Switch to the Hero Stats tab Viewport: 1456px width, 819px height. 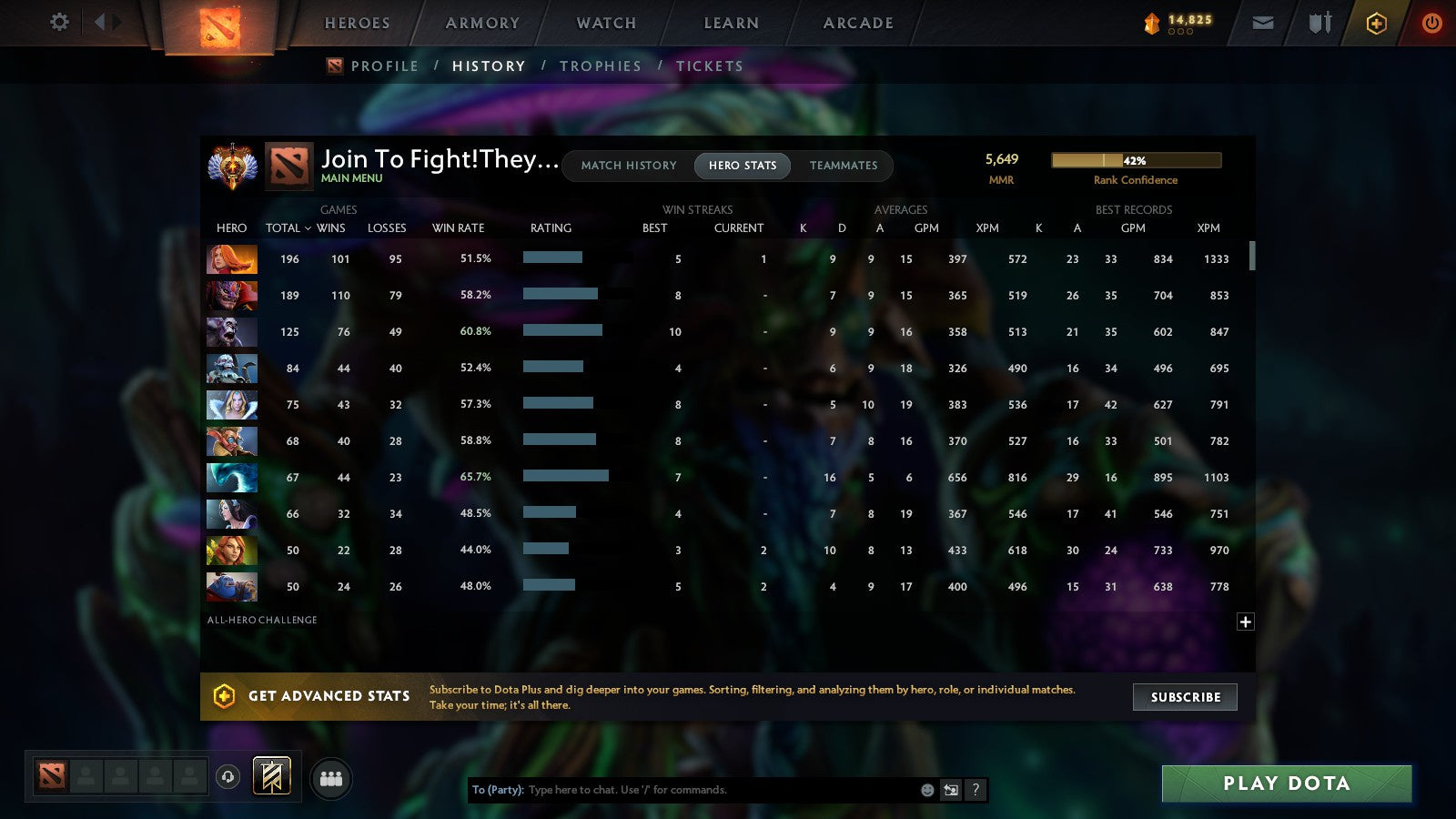coord(742,166)
